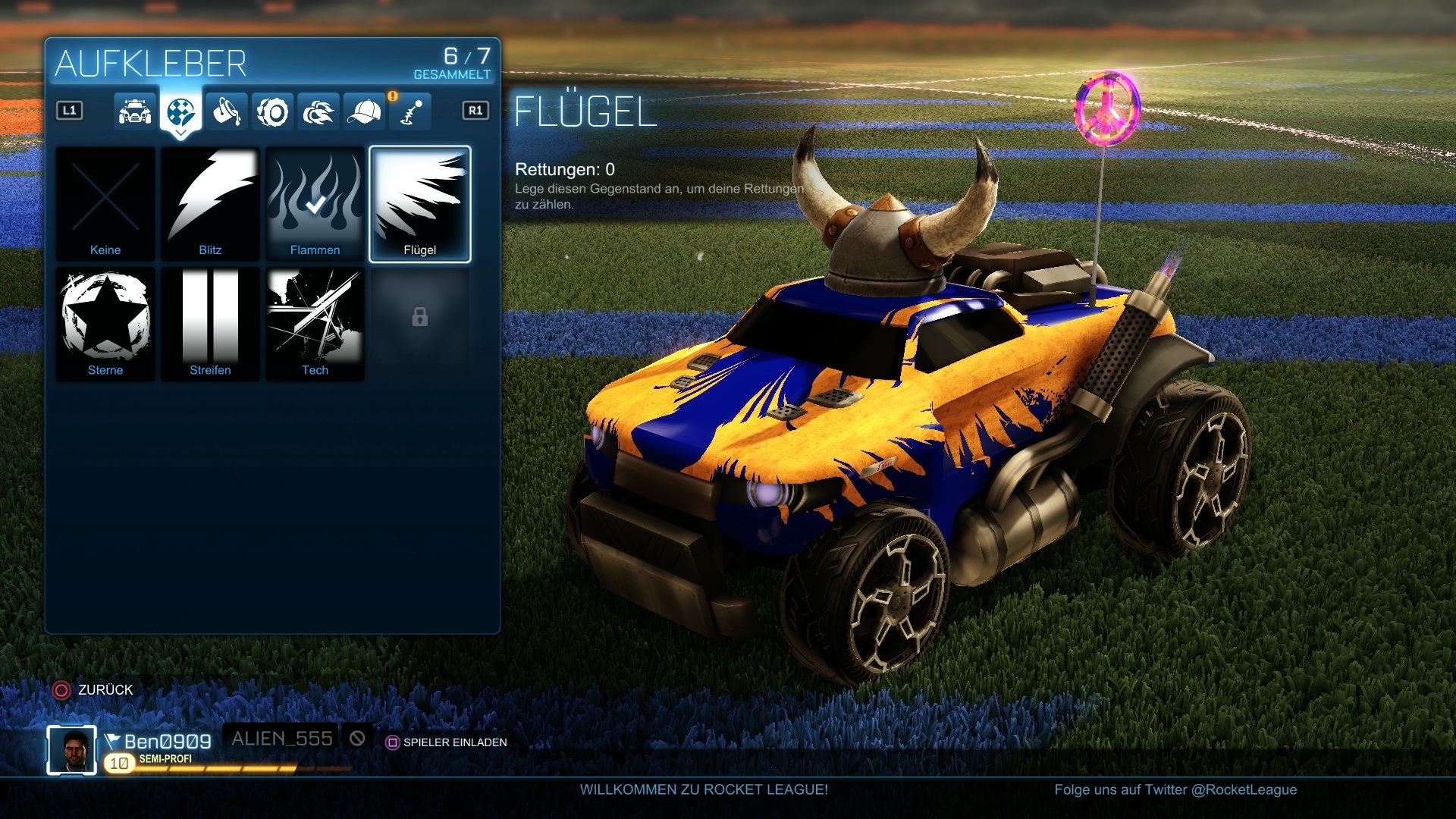Image resolution: width=1456 pixels, height=819 pixels.
Task: Open the antenna category with notification badge
Action: click(x=410, y=111)
